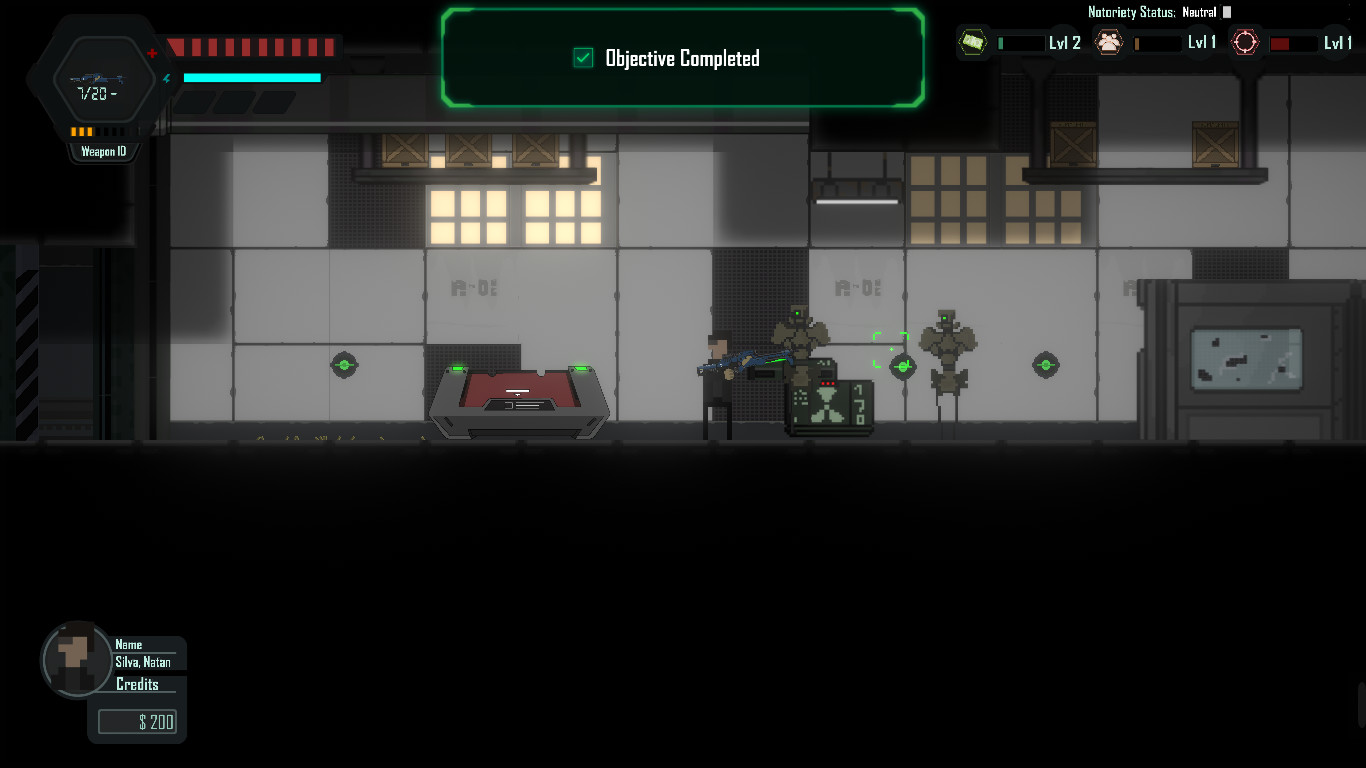Select the crosshair targeting skill icon
1366x768 pixels.
click(1246, 42)
